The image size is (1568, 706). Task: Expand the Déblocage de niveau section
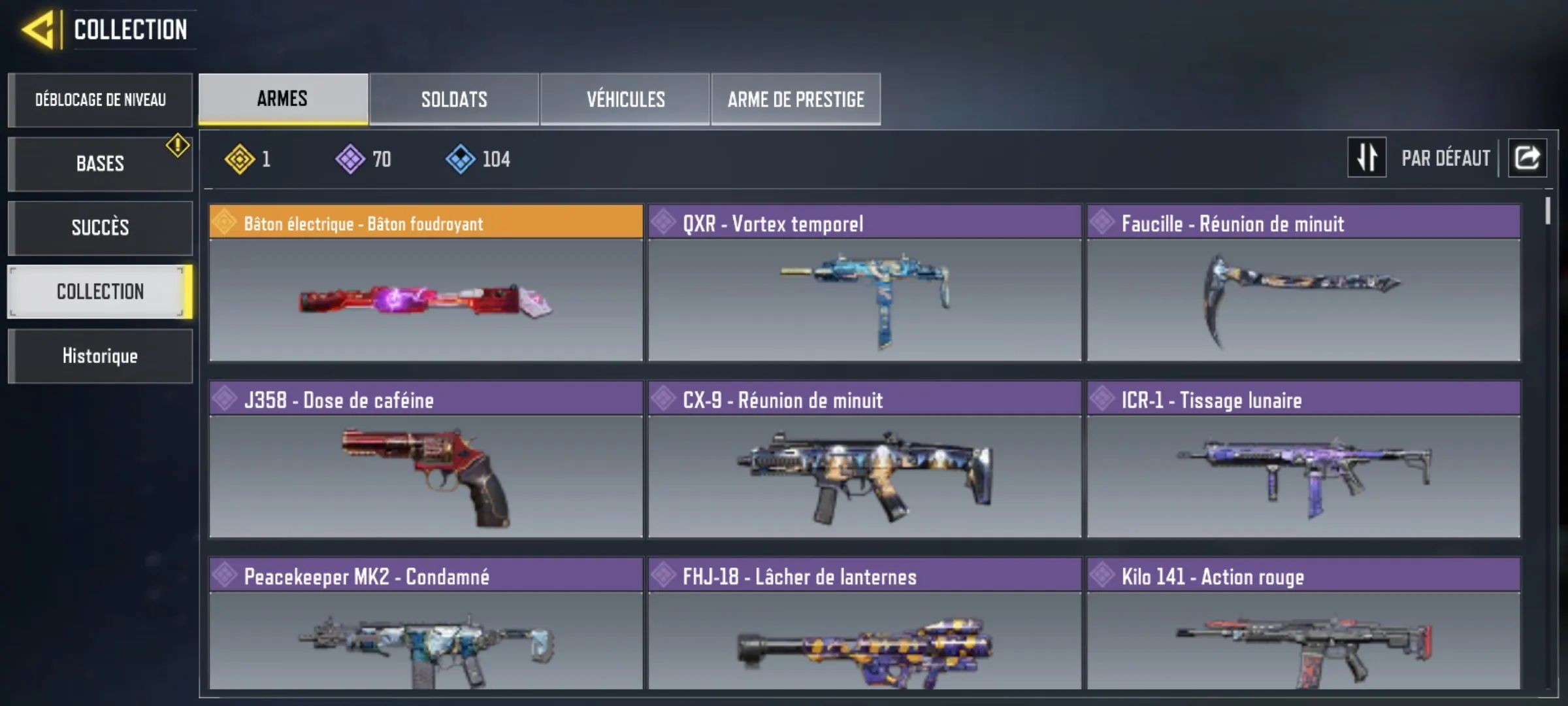point(100,99)
